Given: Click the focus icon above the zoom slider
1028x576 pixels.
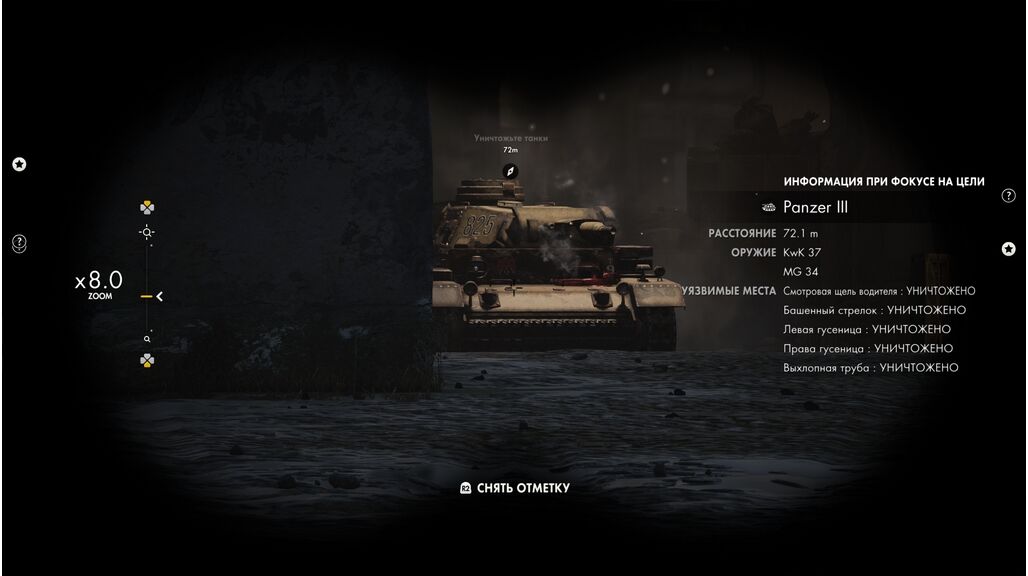Looking at the screenshot, I should [147, 232].
